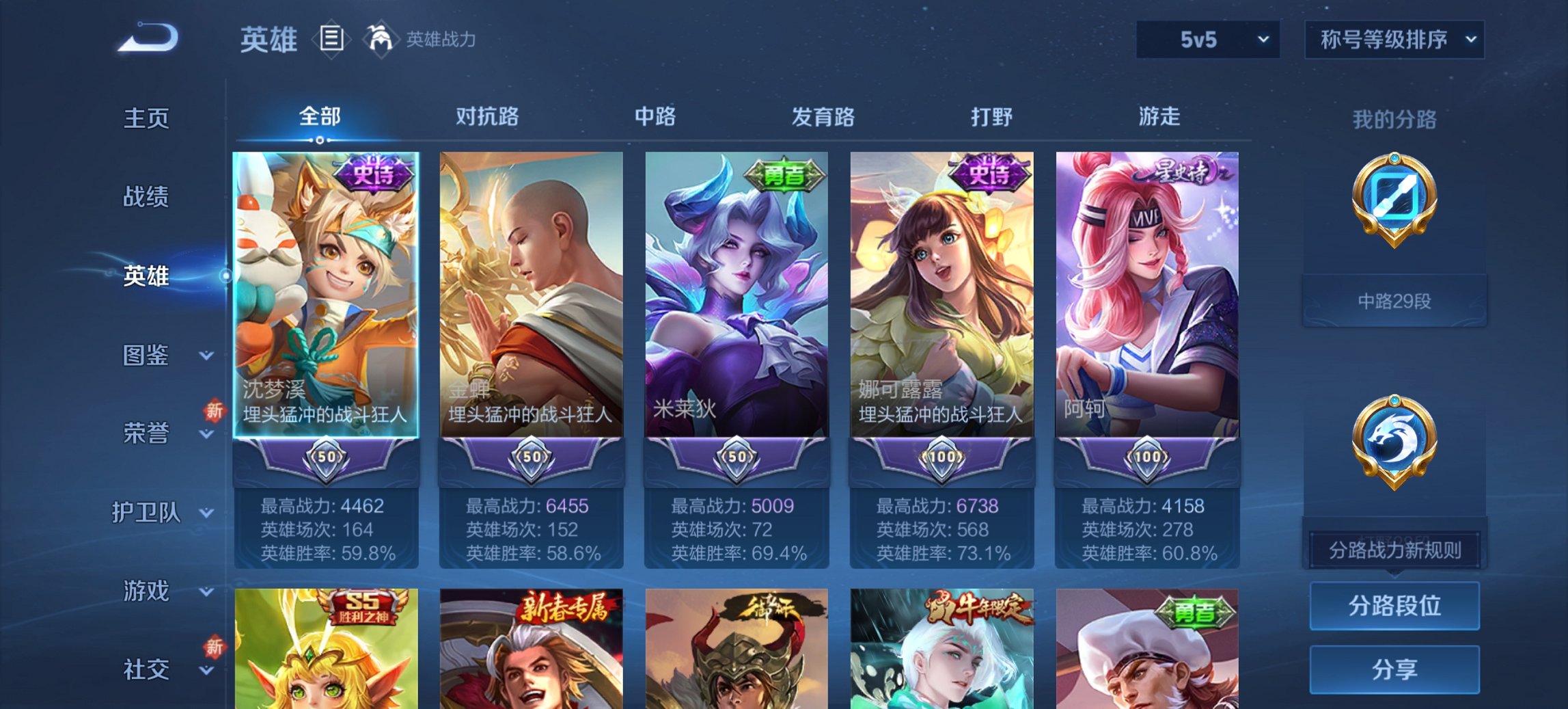Click the 分路段位 button
Screen dimensions: 1568x709
coord(1394,606)
